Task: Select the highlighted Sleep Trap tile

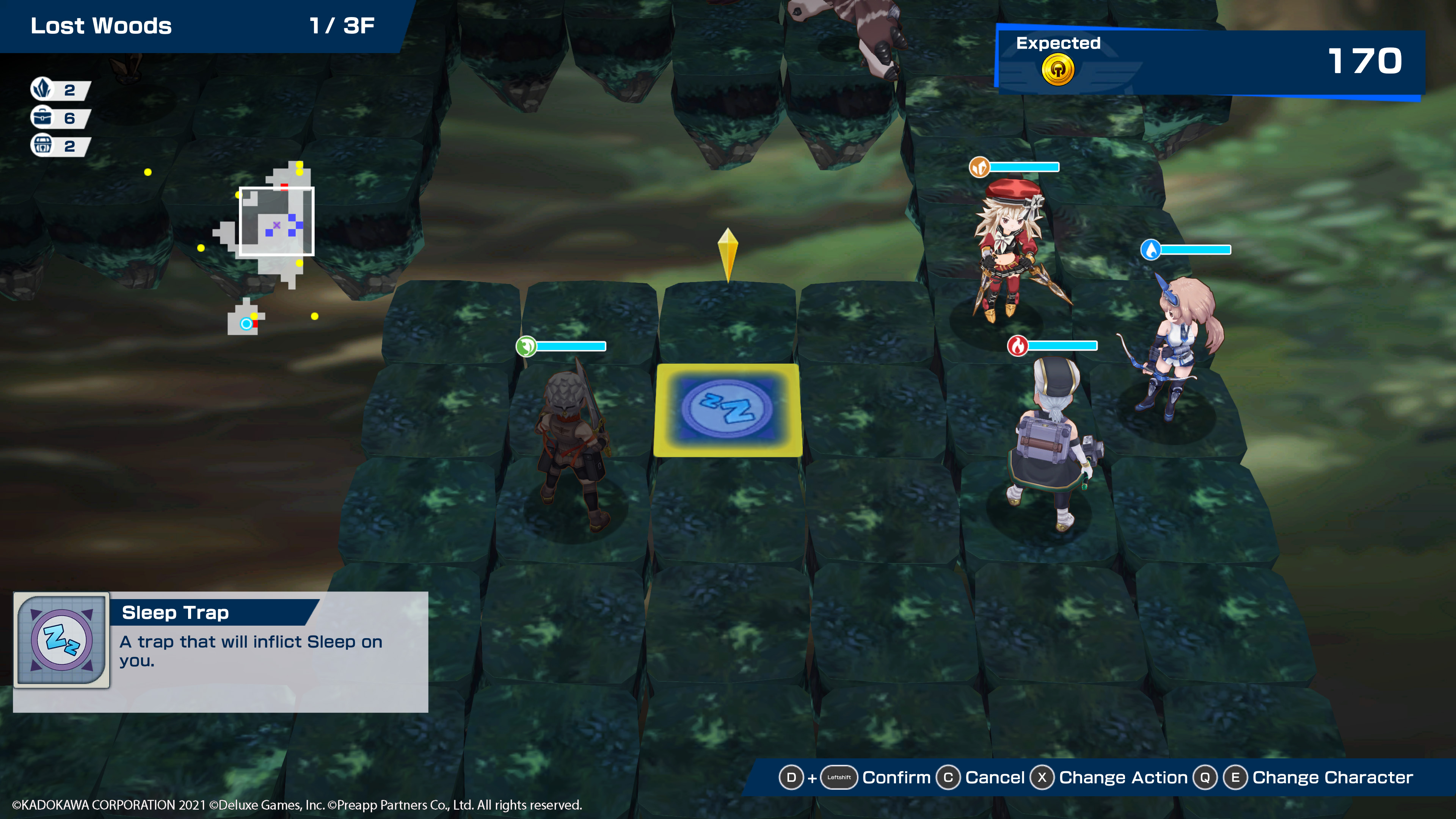Action: [x=728, y=410]
